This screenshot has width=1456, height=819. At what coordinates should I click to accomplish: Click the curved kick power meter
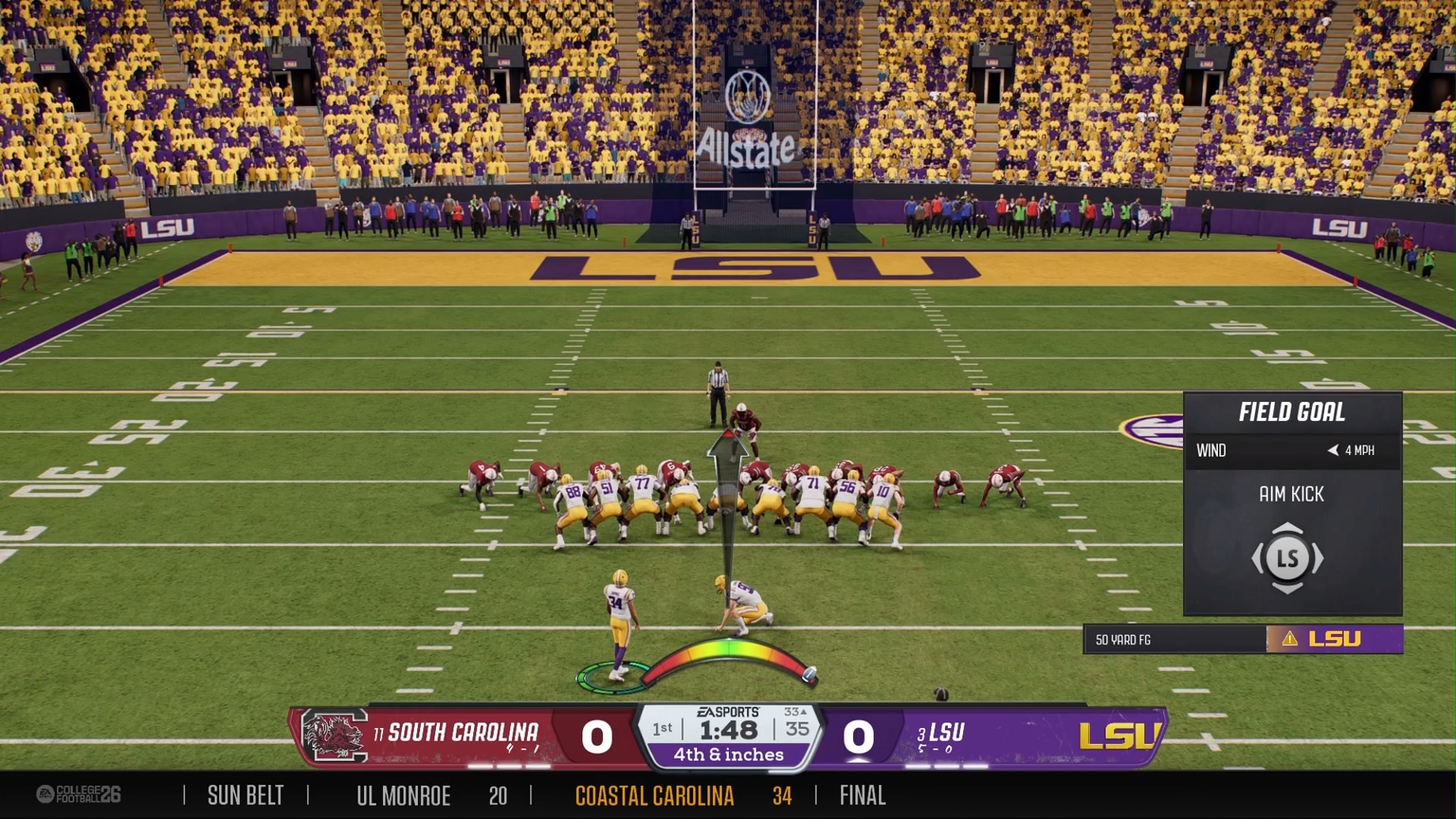pos(729,653)
